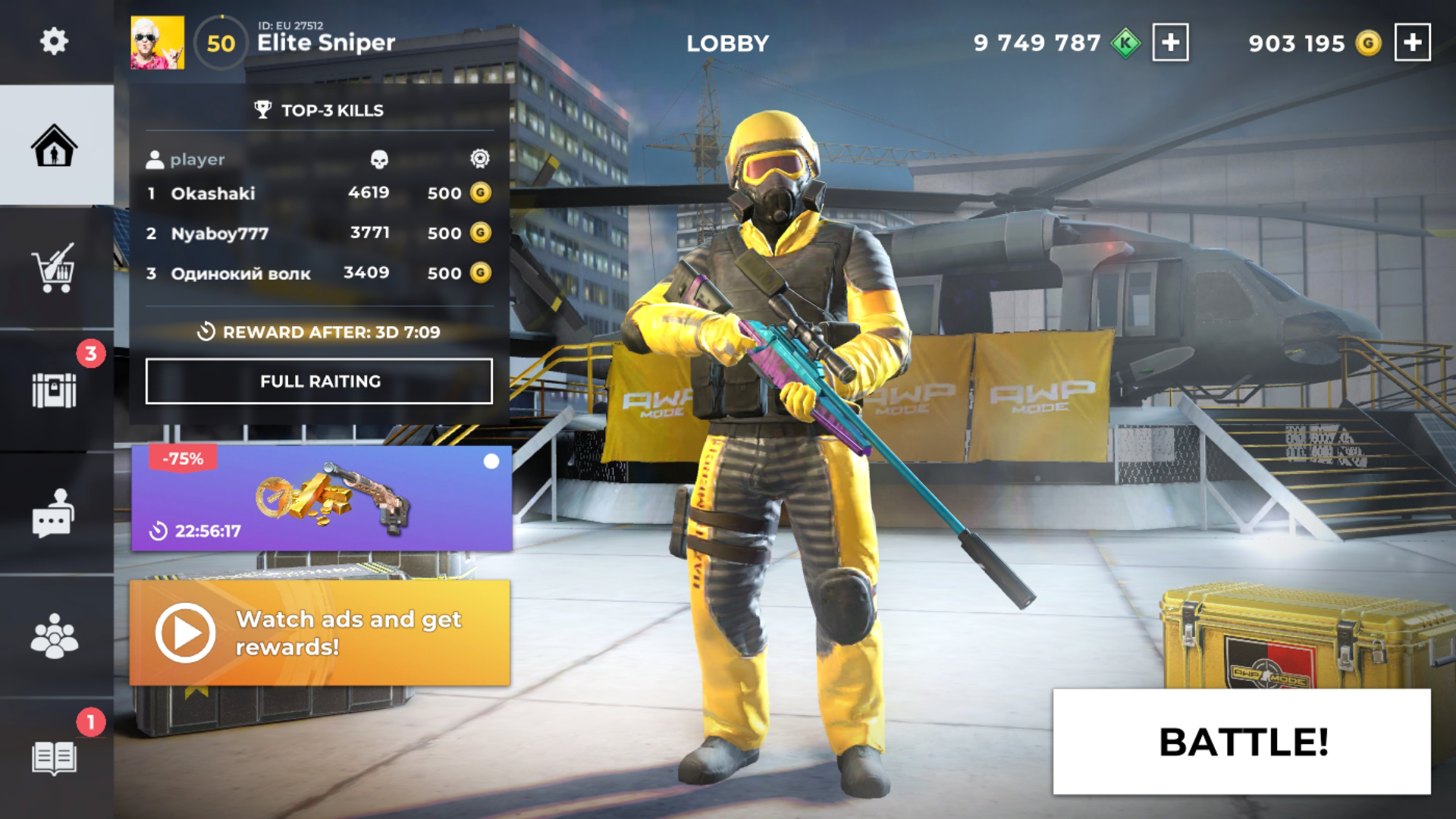The height and width of the screenshot is (819, 1456).
Task: Click the play icon on the ads banner
Action: [184, 632]
